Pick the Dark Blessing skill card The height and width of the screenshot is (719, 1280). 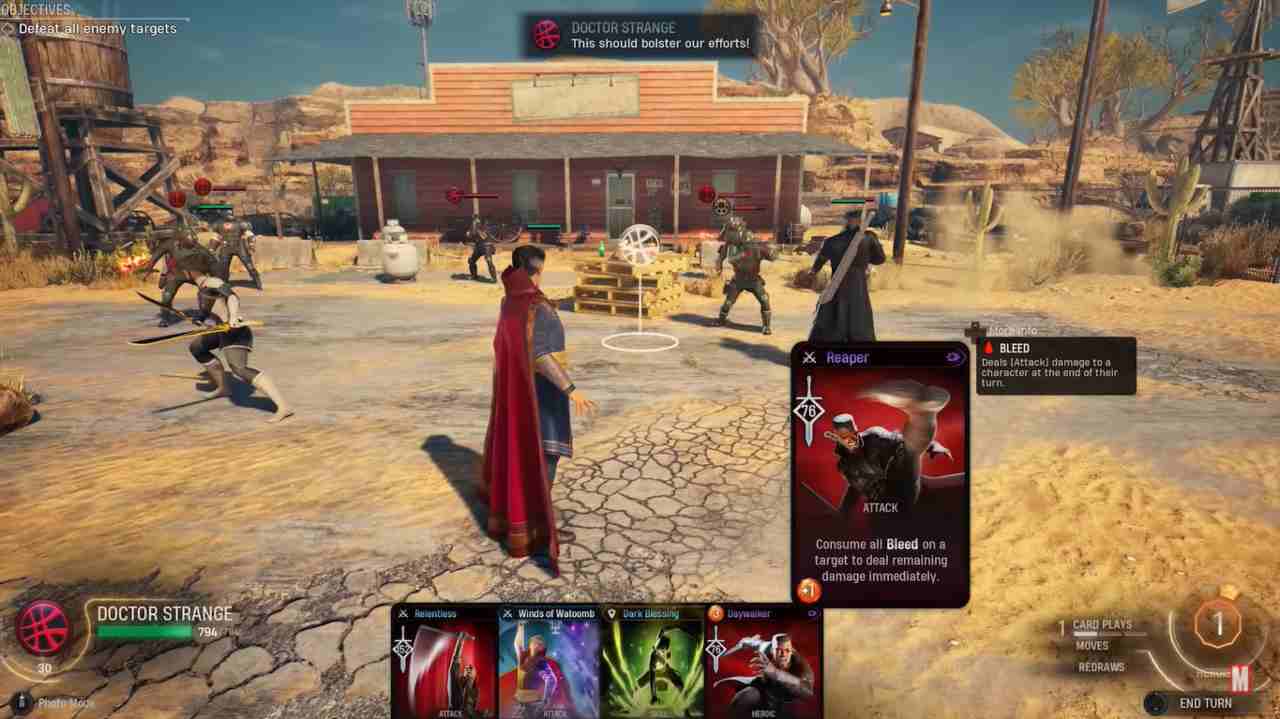pos(653,664)
